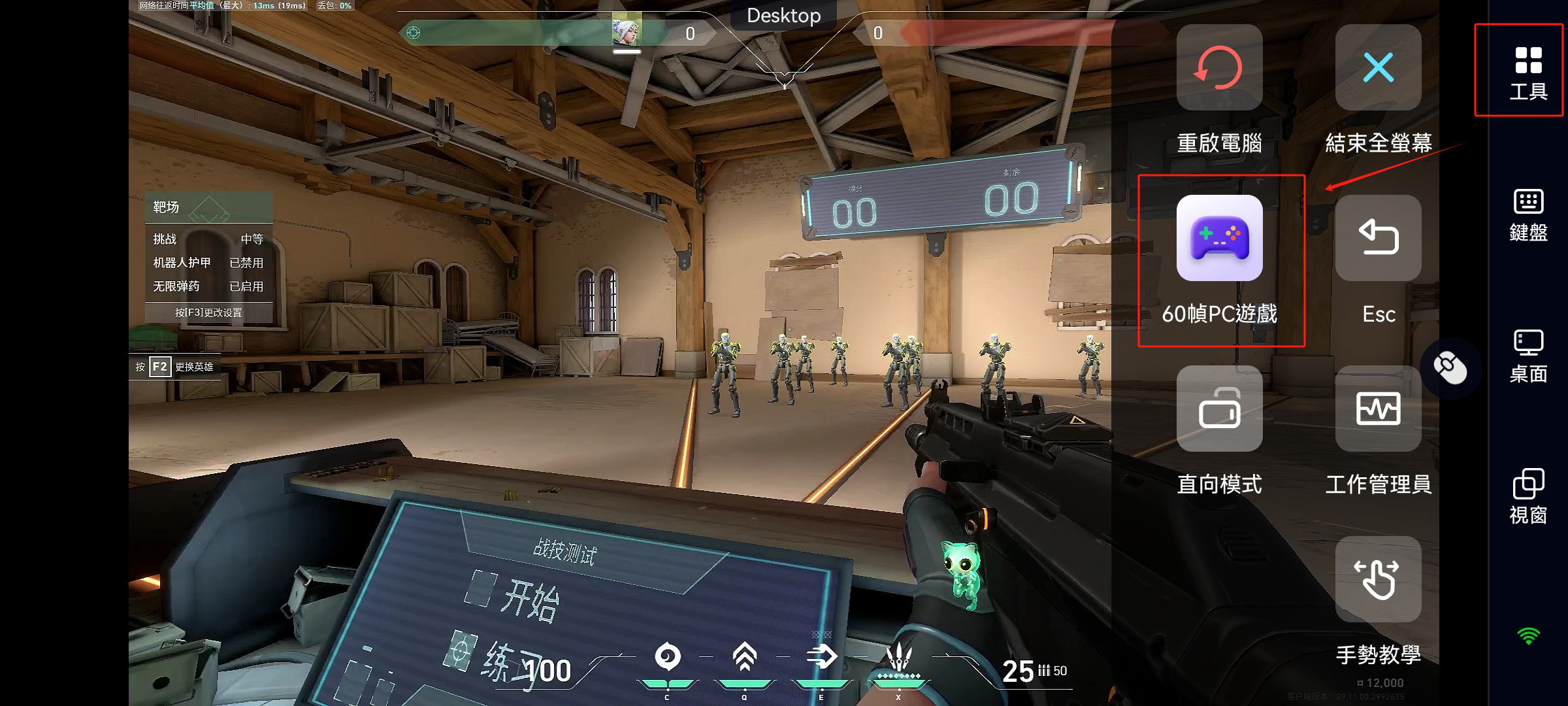Open the 工具 tools panel
The height and width of the screenshot is (706, 1568).
(1527, 72)
